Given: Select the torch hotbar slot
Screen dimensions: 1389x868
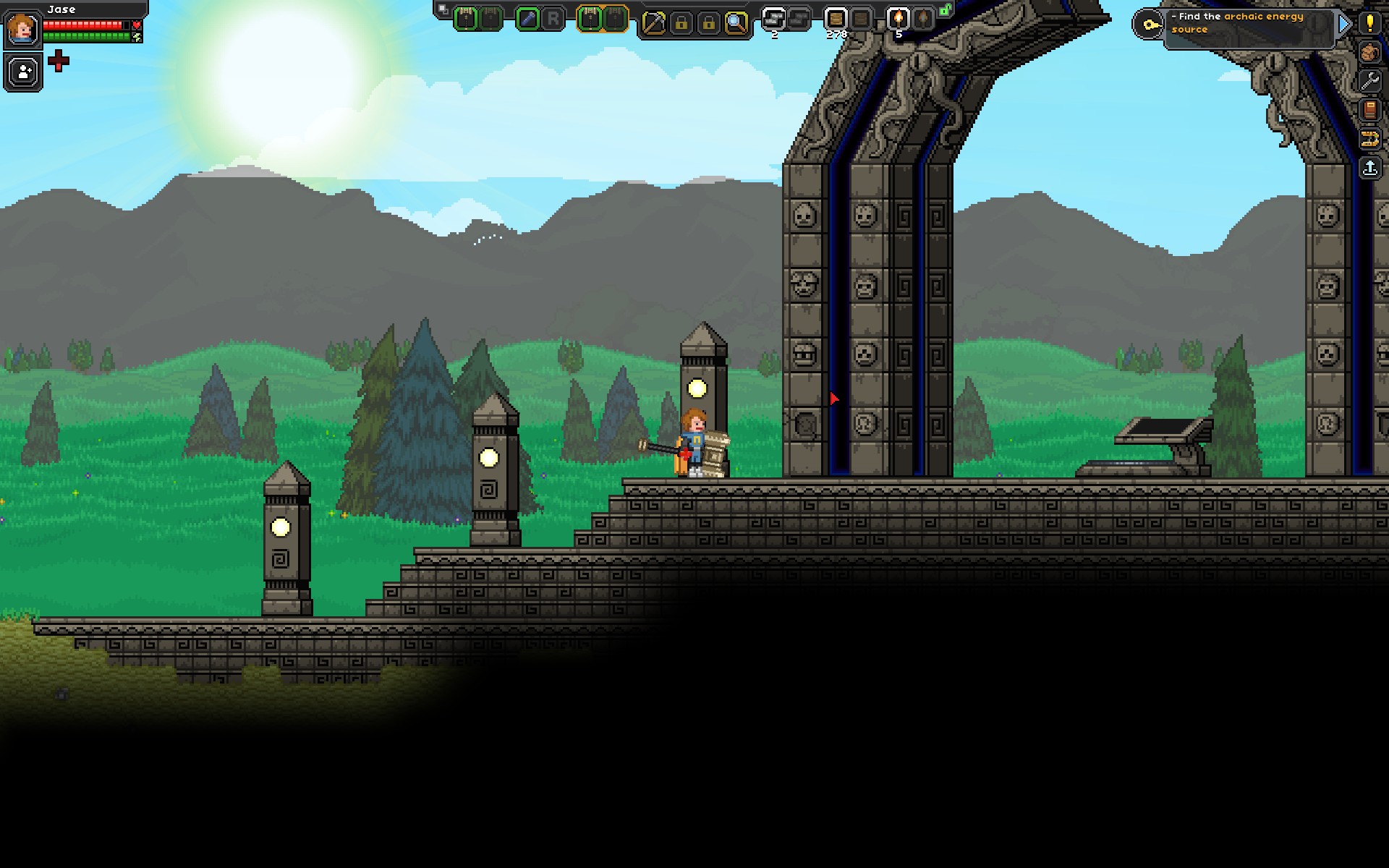Looking at the screenshot, I should click(x=898, y=19).
